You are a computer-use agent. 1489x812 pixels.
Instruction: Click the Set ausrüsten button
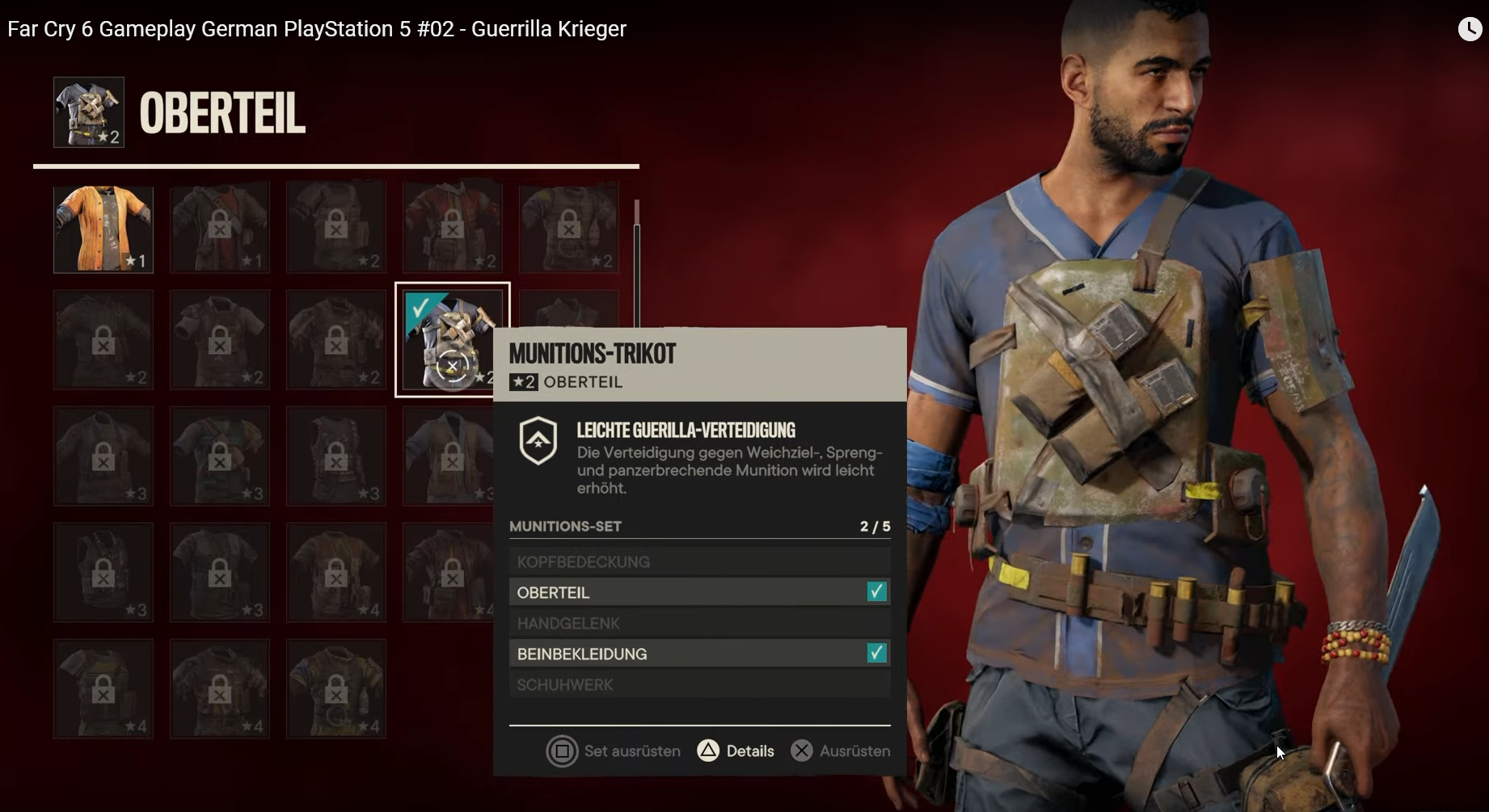pos(613,751)
